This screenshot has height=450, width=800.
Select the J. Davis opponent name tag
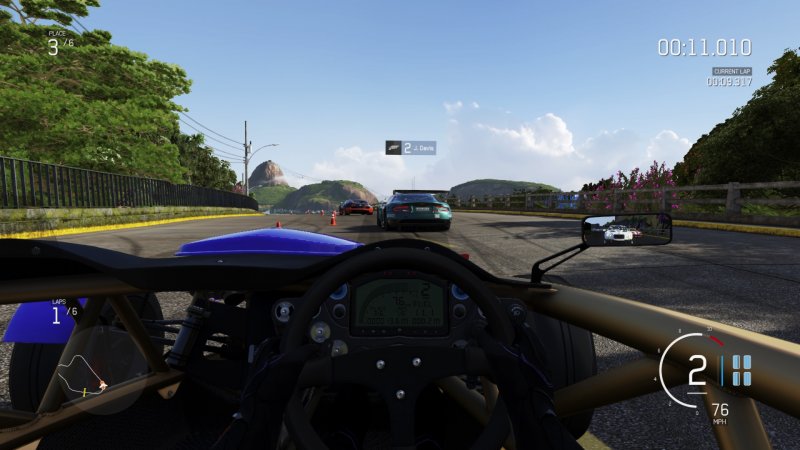click(410, 147)
